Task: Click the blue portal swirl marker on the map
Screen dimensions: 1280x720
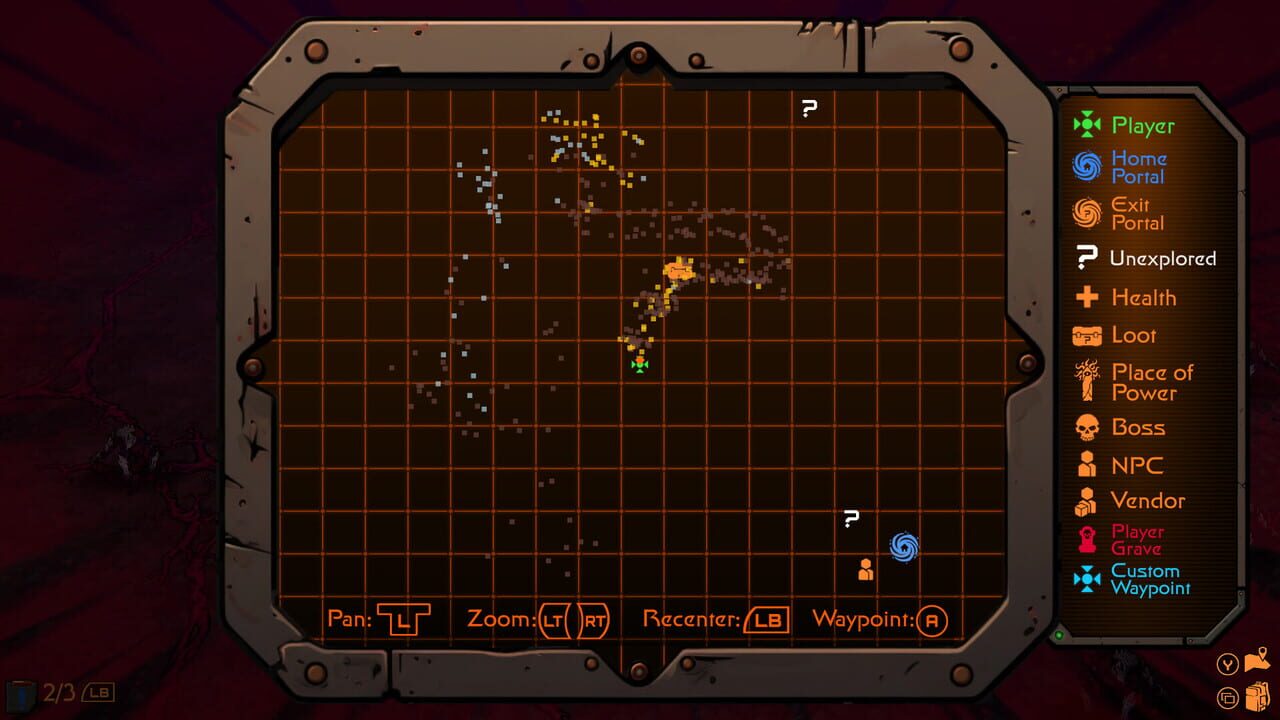Action: [903, 546]
